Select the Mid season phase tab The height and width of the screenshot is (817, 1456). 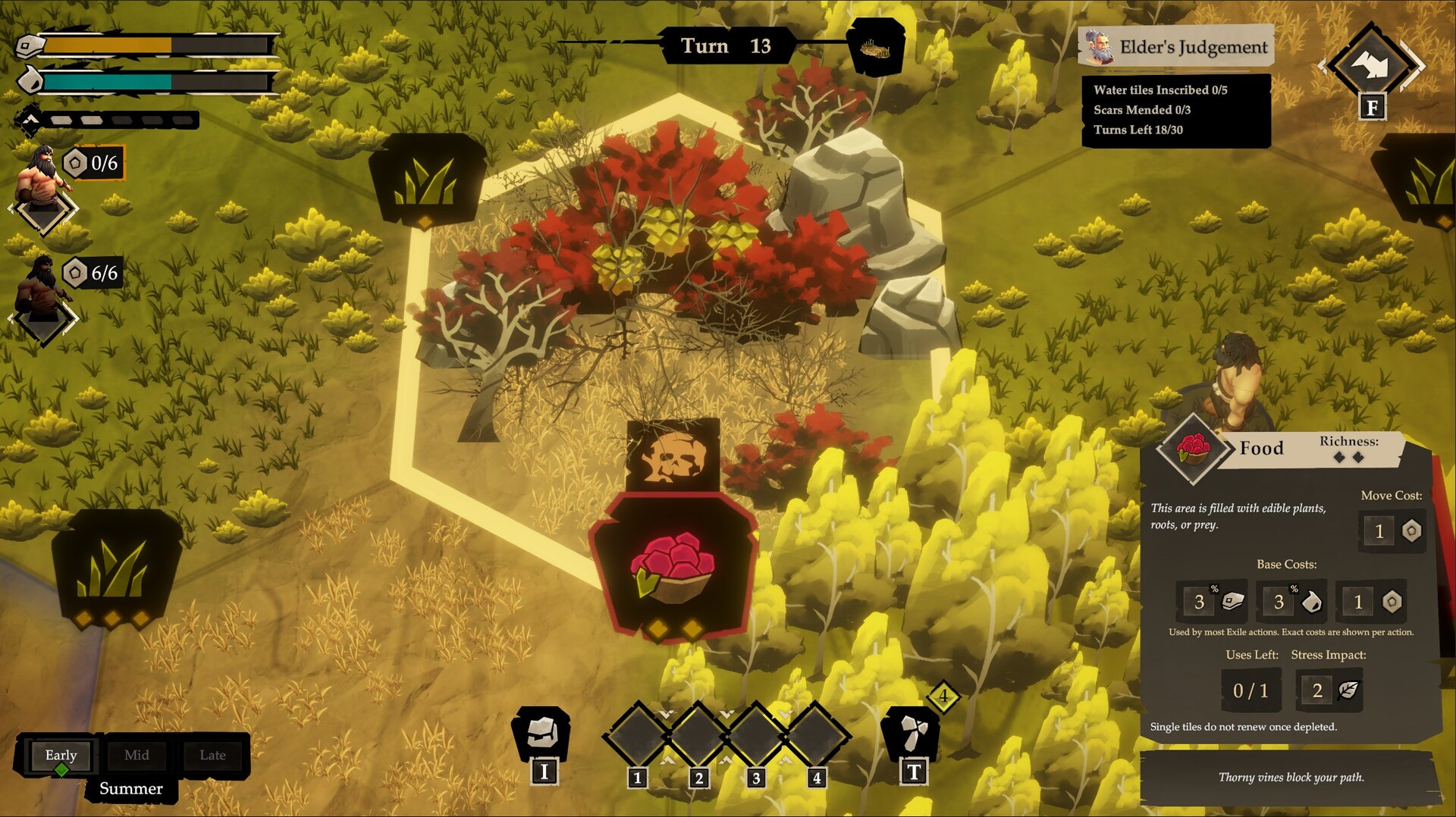click(x=136, y=756)
